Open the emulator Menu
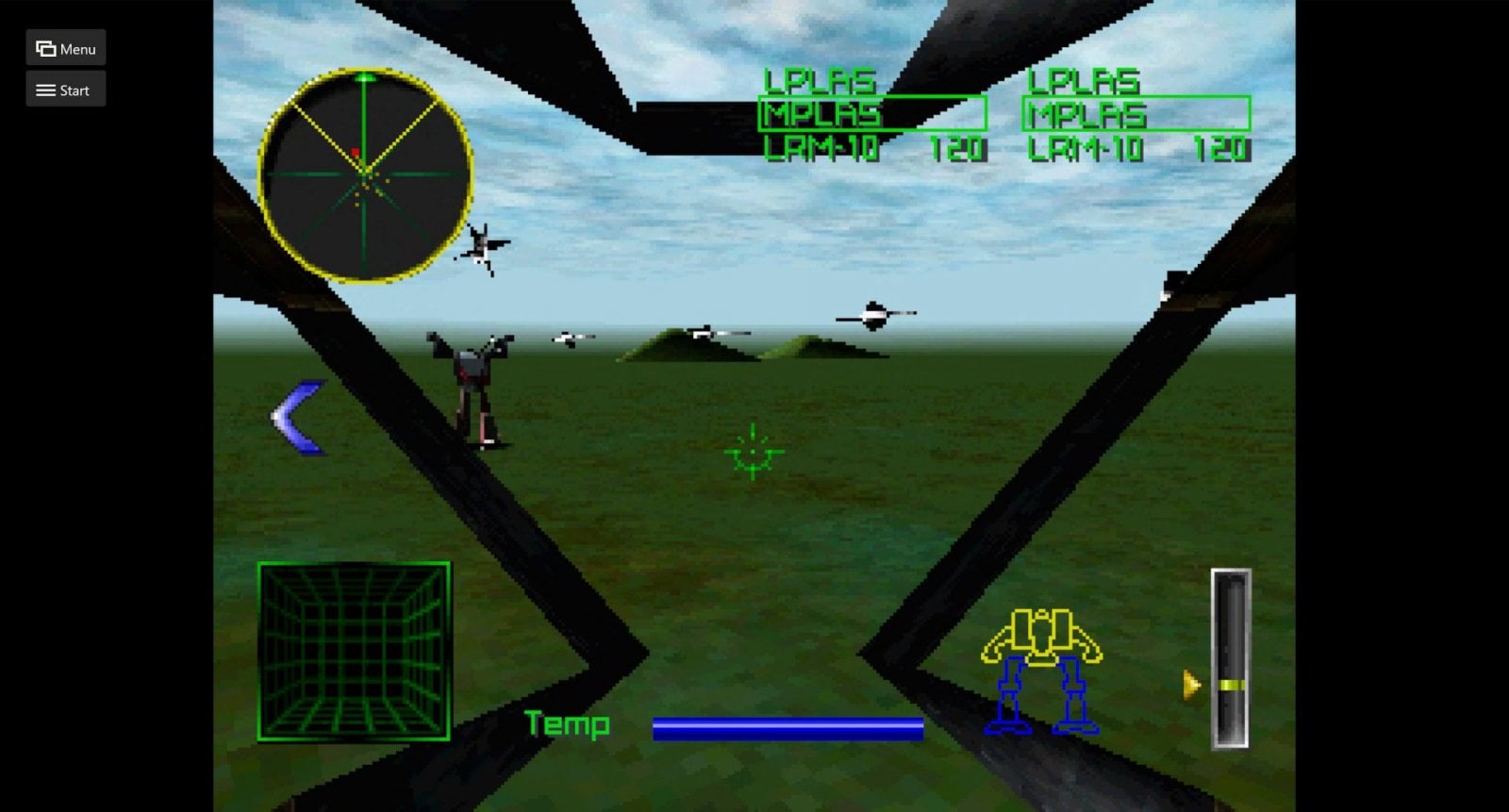 65,48
